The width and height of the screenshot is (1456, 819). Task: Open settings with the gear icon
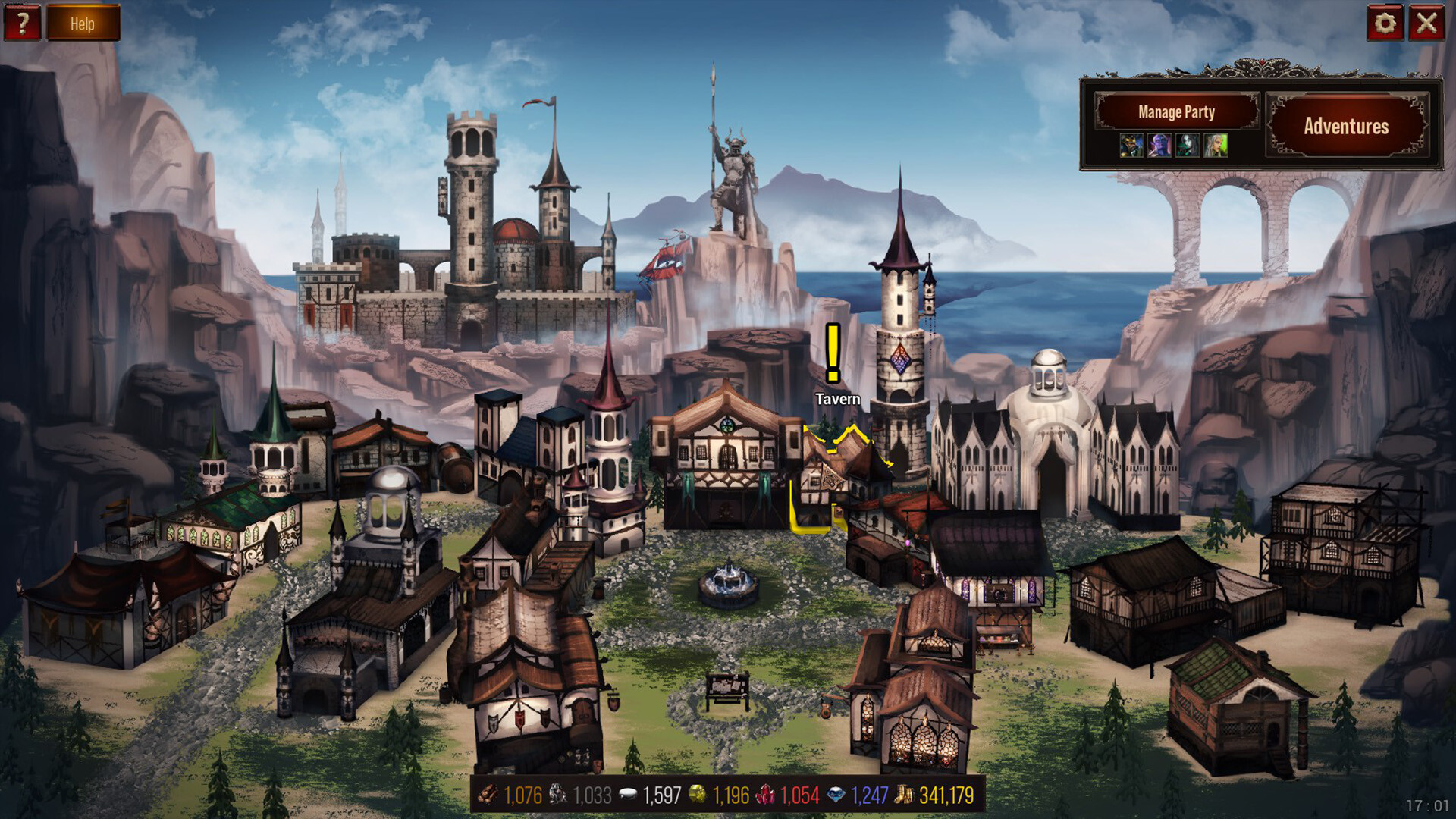[x=1385, y=24]
